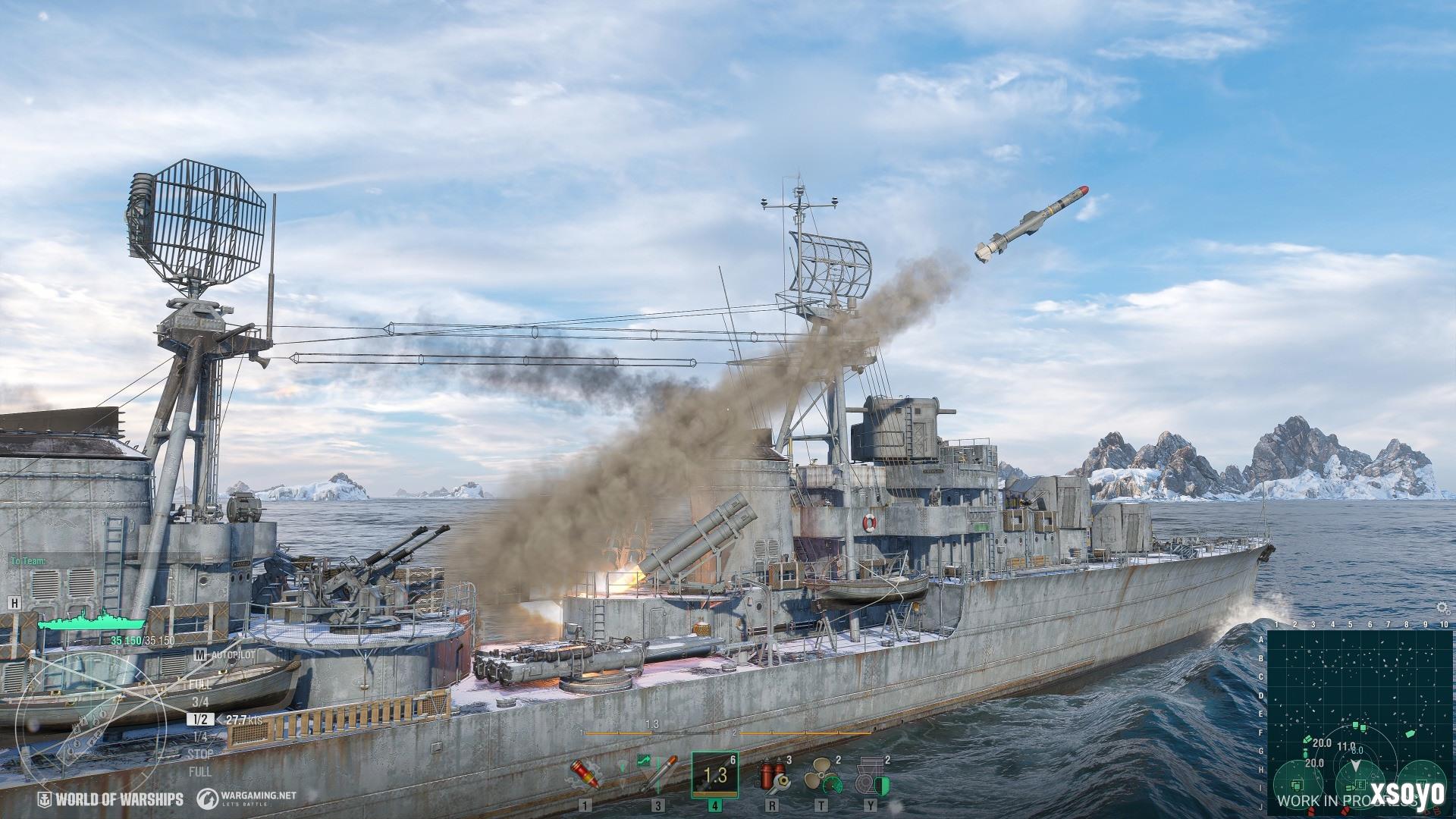Select the red high-explosive shell icon

click(x=585, y=773)
